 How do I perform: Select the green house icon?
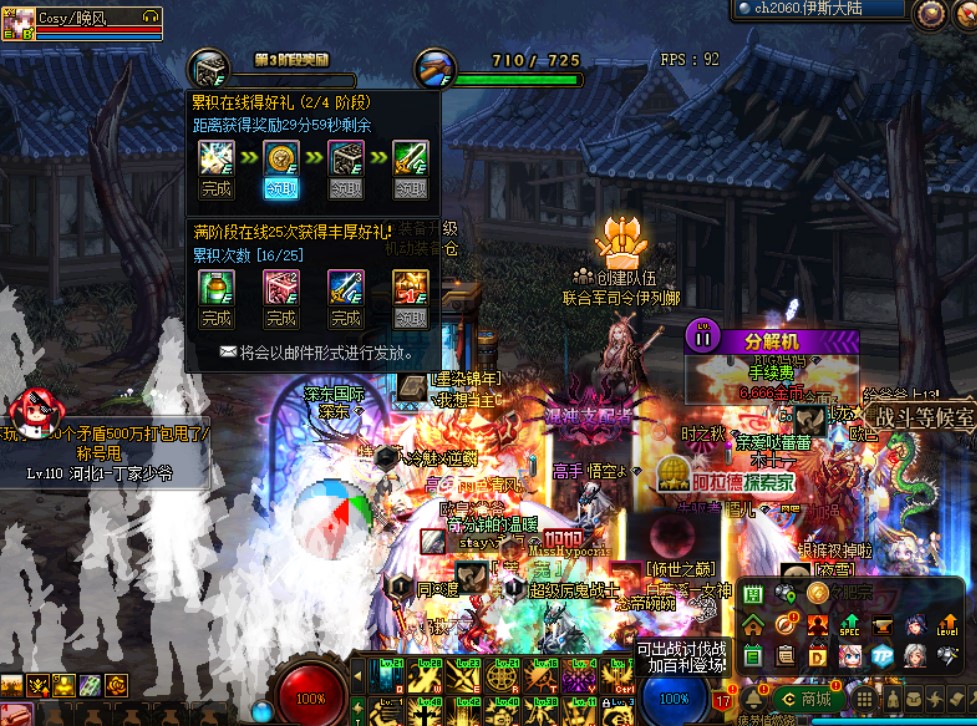pos(753,625)
